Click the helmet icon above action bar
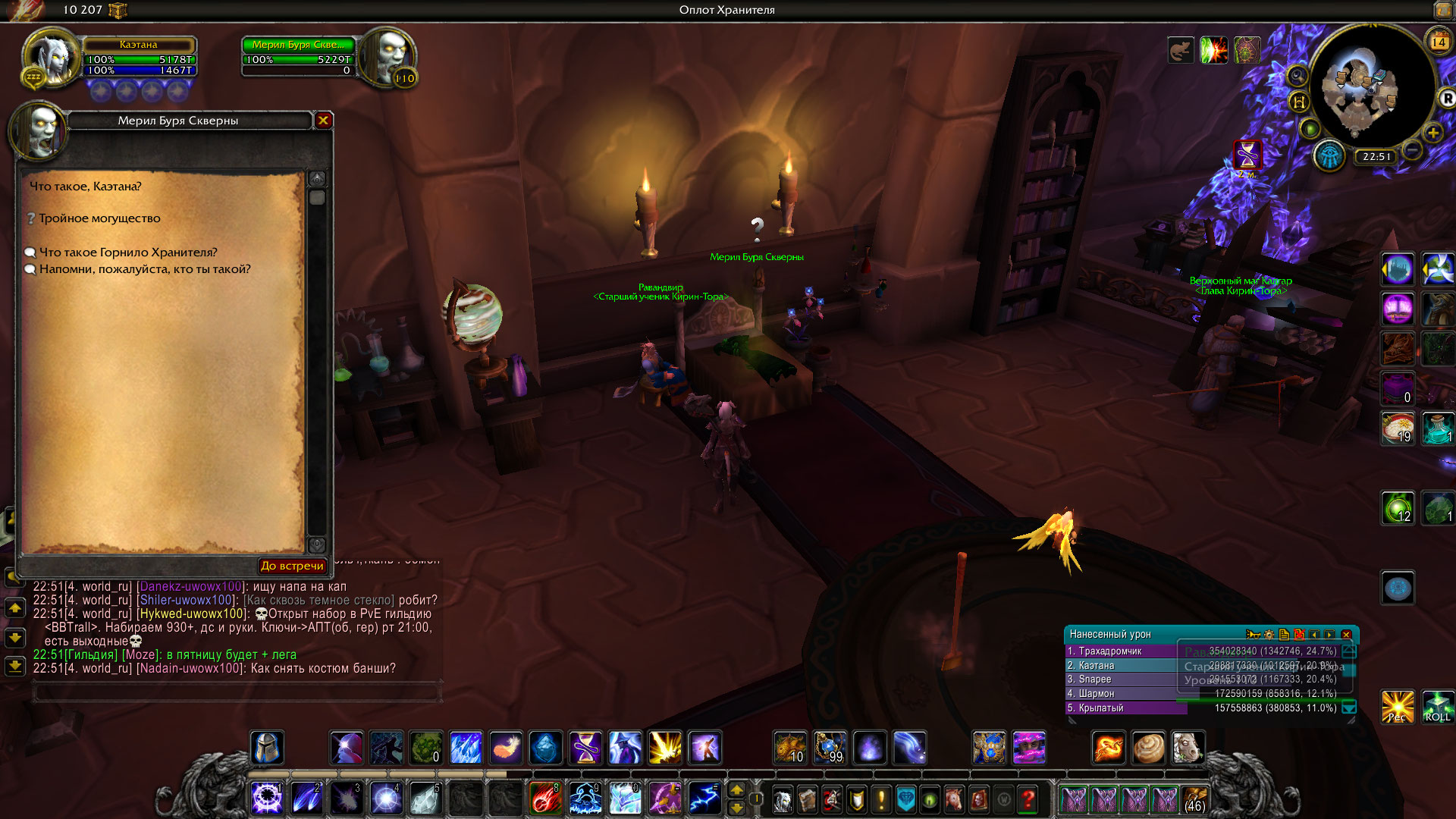1456x819 pixels. [267, 748]
